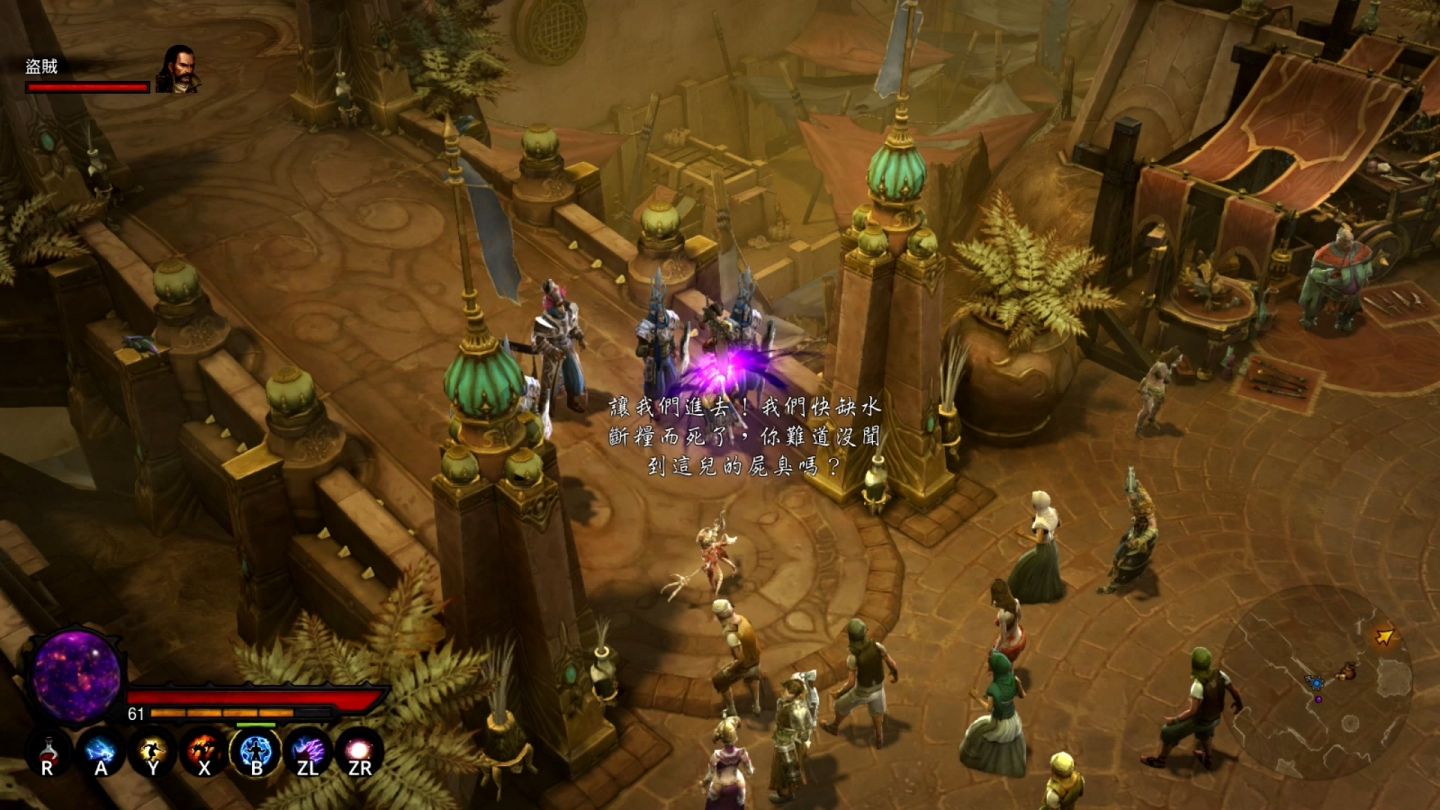
Task: Fire the purple arcane streaks skill
Action: coord(307,750)
